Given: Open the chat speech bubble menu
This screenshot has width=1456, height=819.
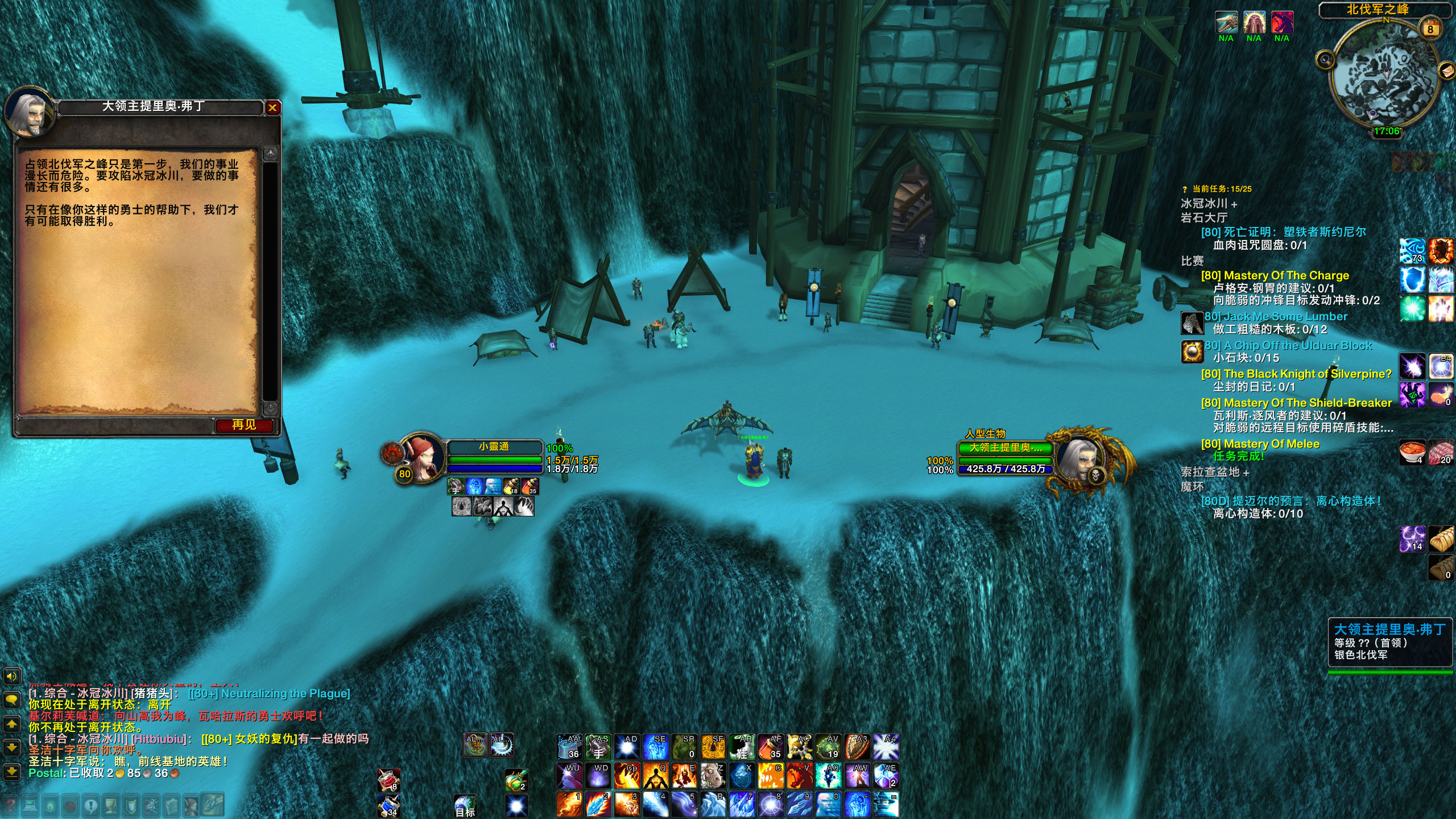Looking at the screenshot, I should click(12, 700).
